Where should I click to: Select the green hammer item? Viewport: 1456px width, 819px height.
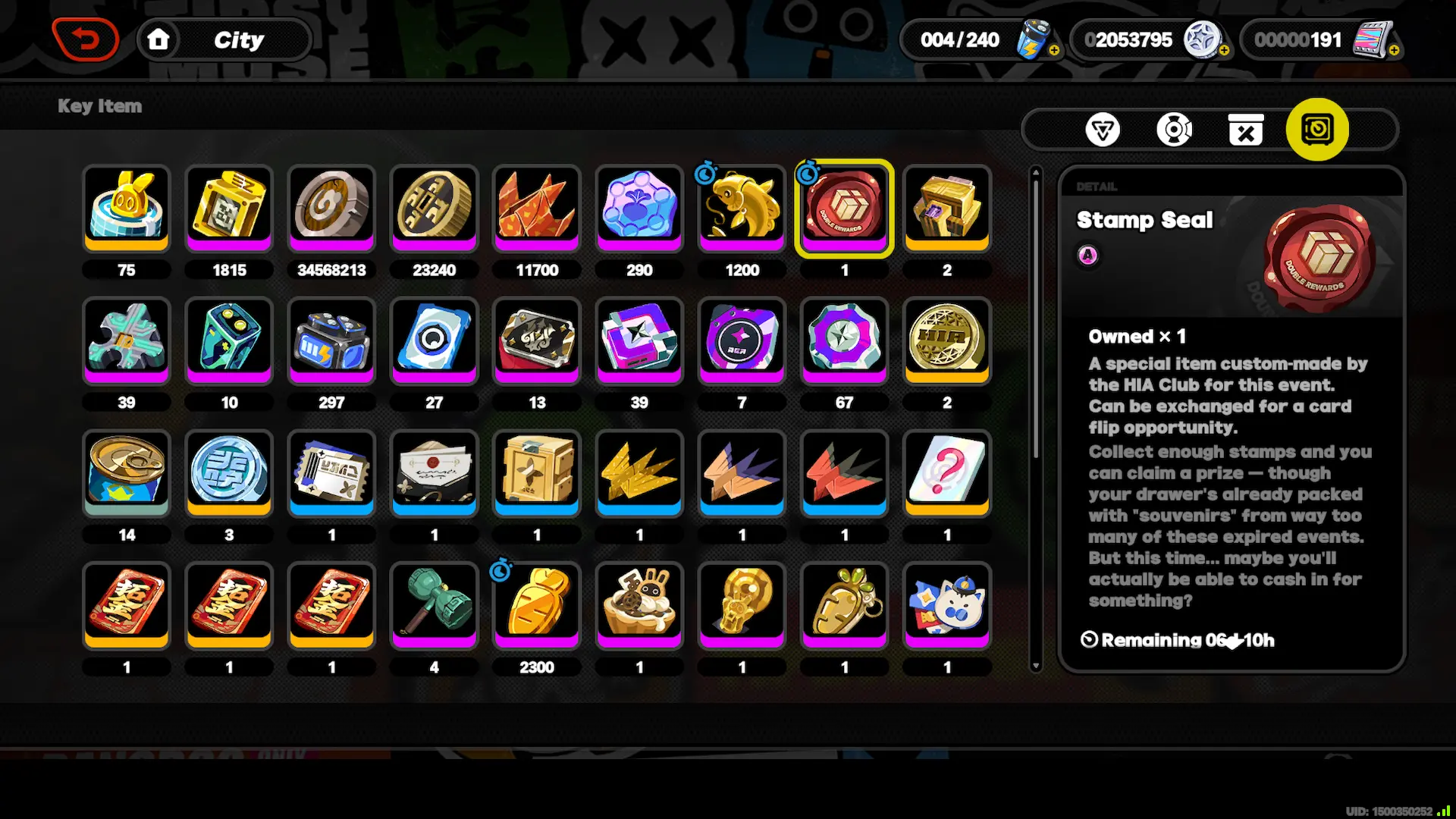pyautogui.click(x=434, y=604)
